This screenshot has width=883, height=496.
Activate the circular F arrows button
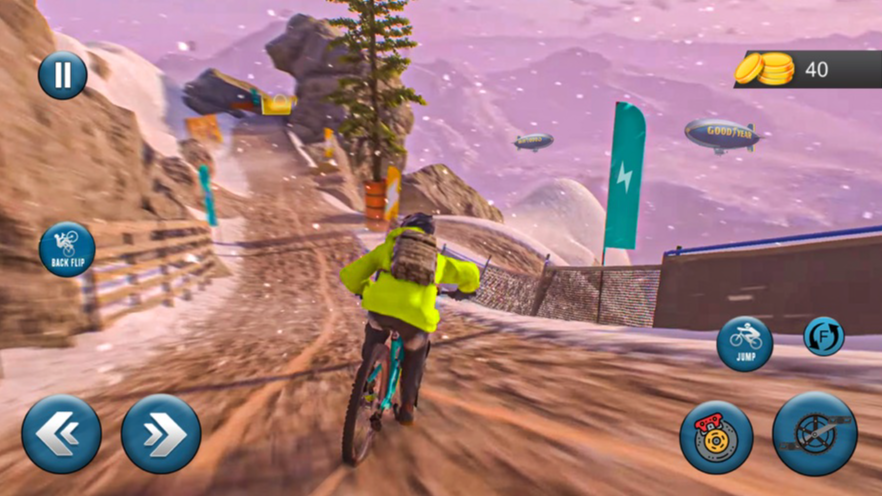coord(824,336)
